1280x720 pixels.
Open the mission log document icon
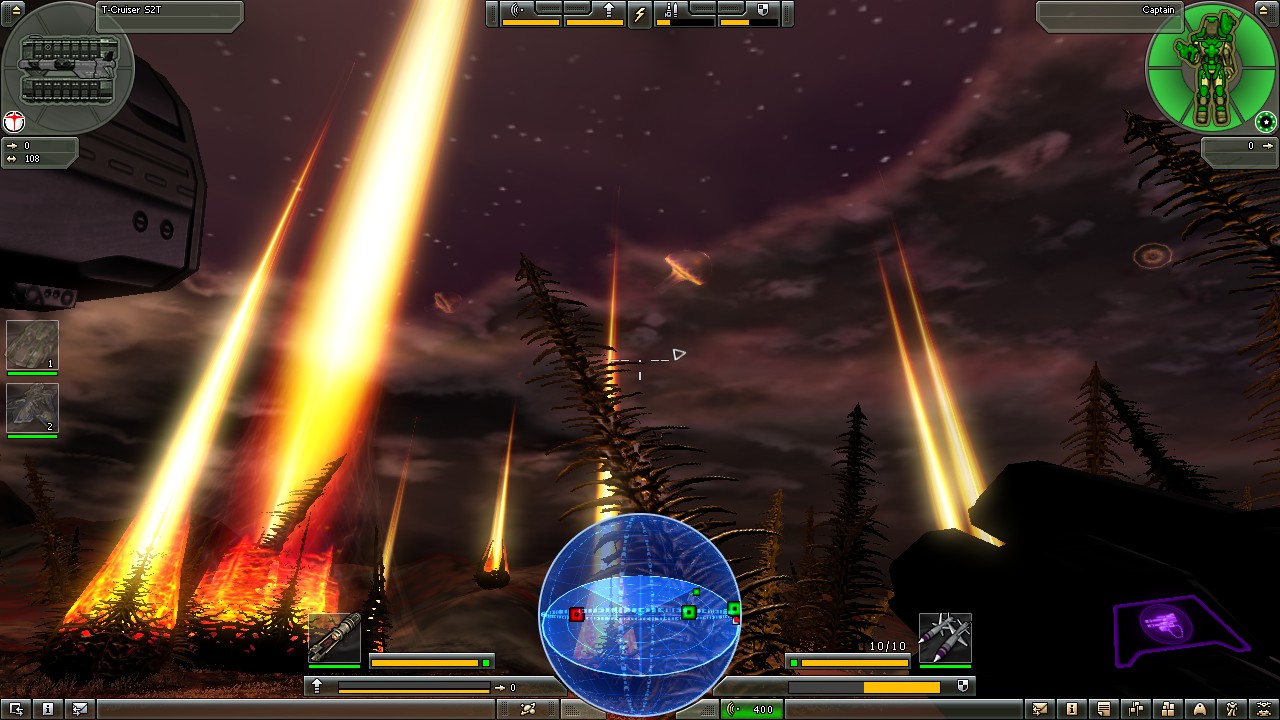[1106, 710]
